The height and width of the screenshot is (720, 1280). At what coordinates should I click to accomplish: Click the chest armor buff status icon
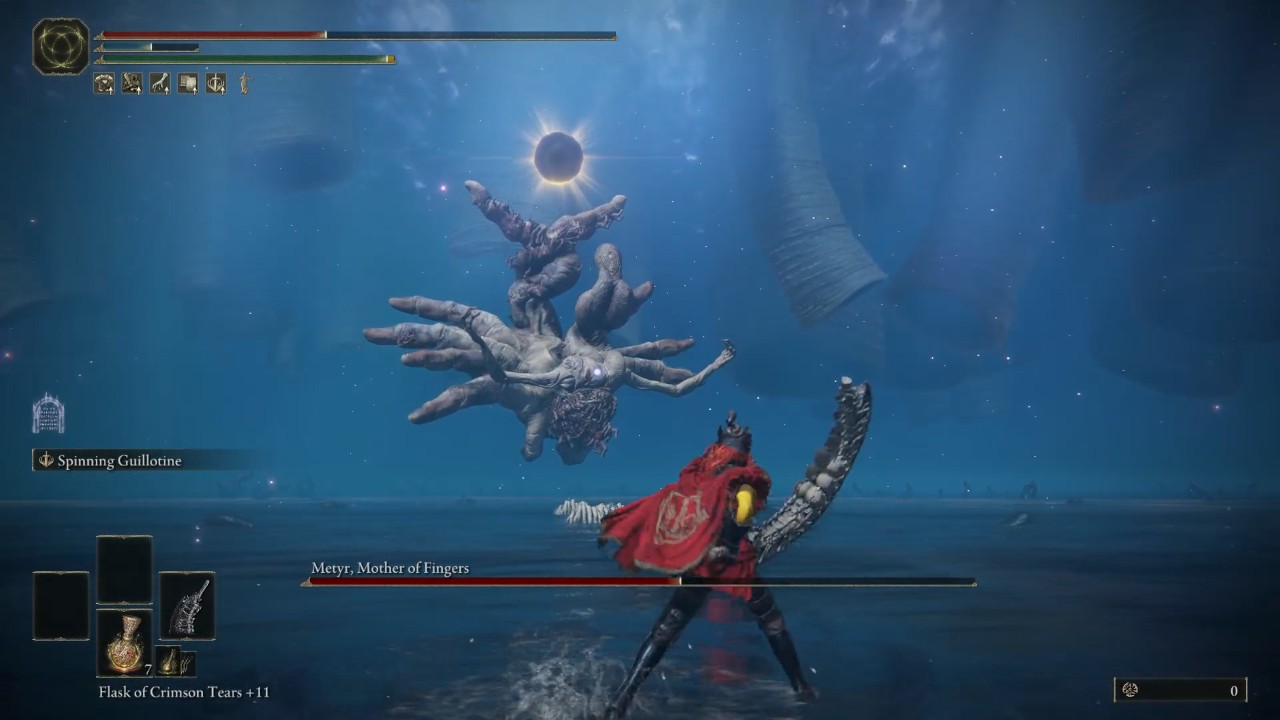coord(104,84)
